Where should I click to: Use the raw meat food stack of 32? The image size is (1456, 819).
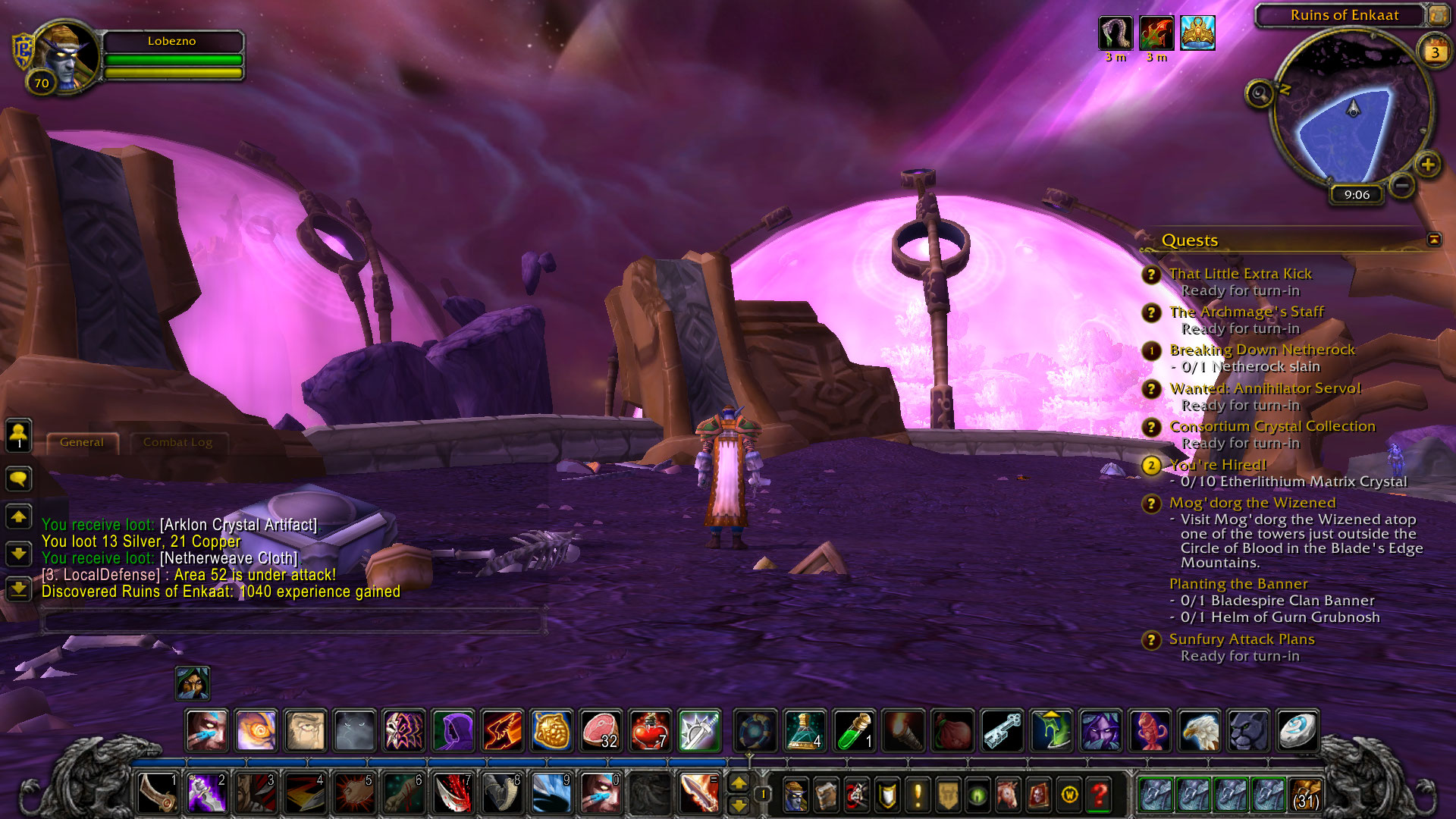point(601,731)
